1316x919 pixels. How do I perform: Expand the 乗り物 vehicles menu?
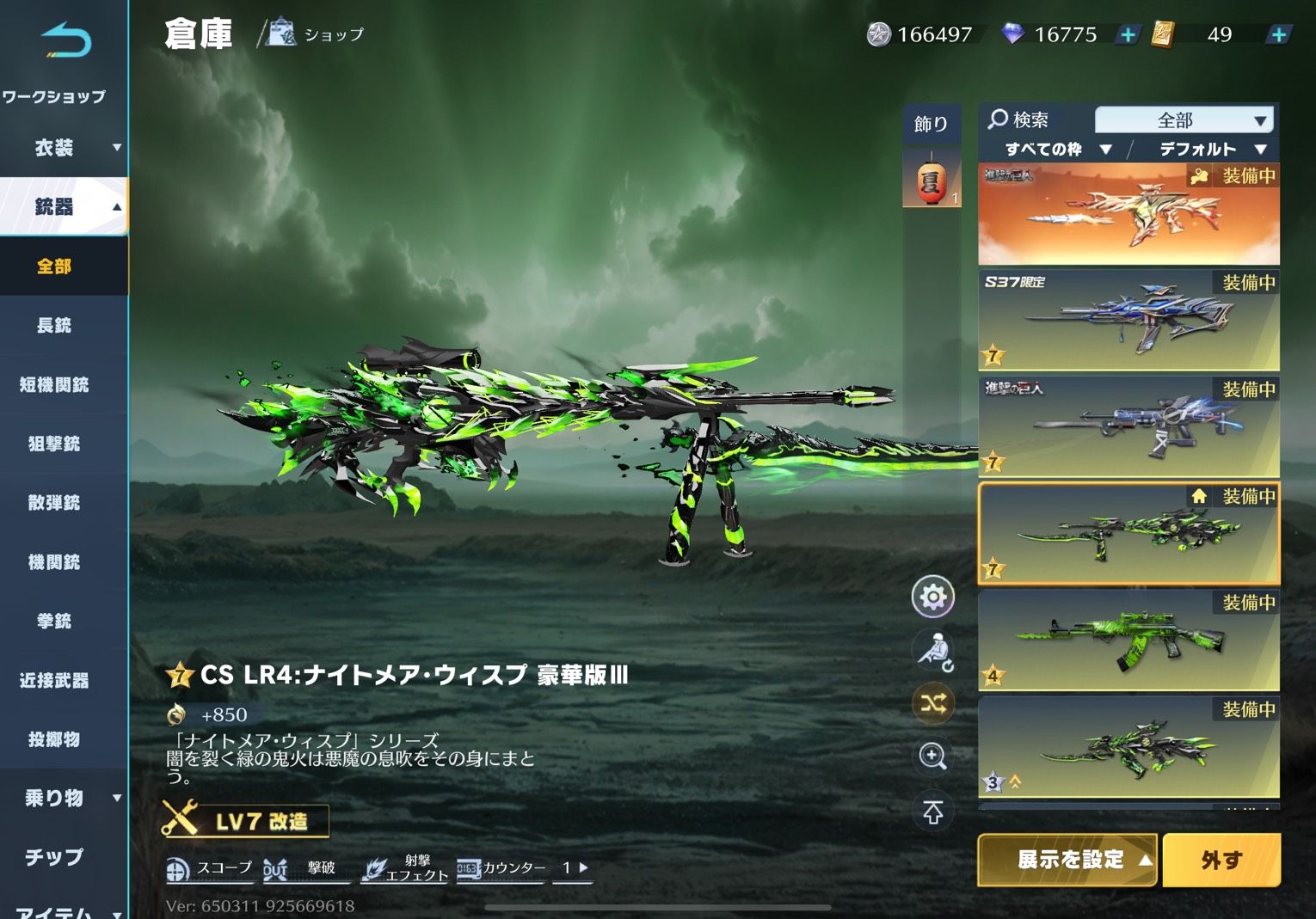[65, 798]
